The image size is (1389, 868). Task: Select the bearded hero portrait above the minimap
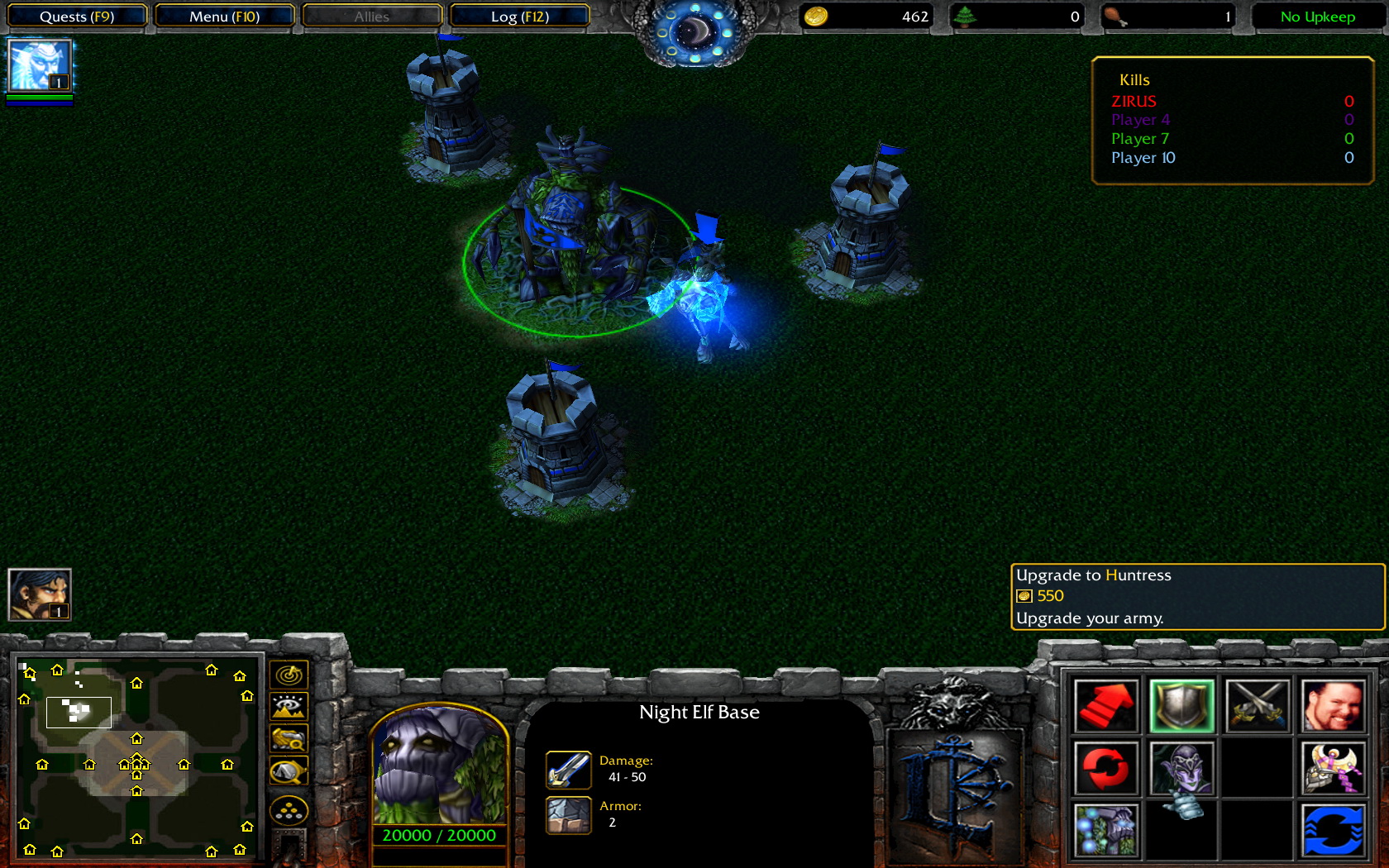tap(39, 594)
